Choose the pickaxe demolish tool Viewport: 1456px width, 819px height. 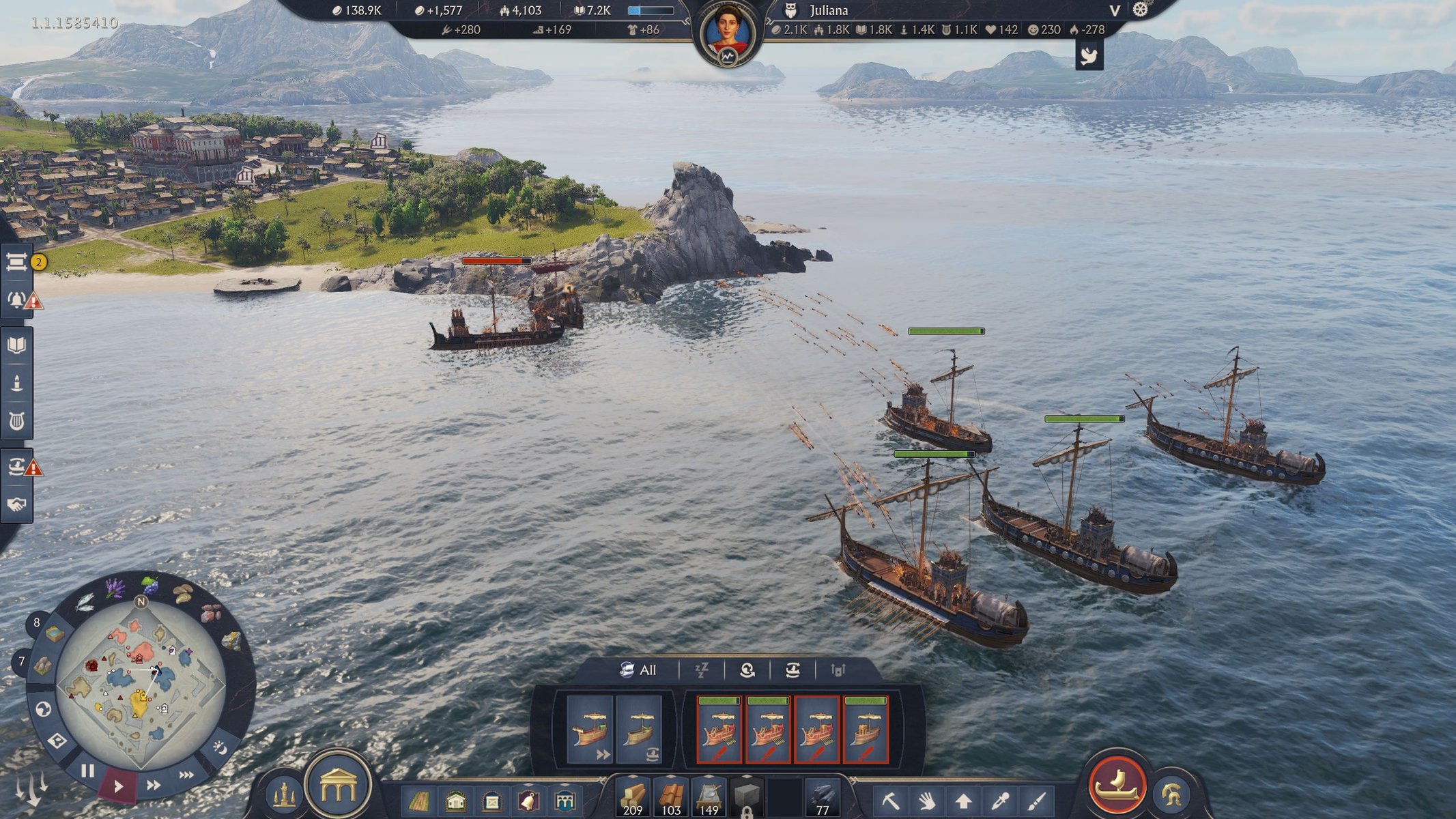(890, 800)
